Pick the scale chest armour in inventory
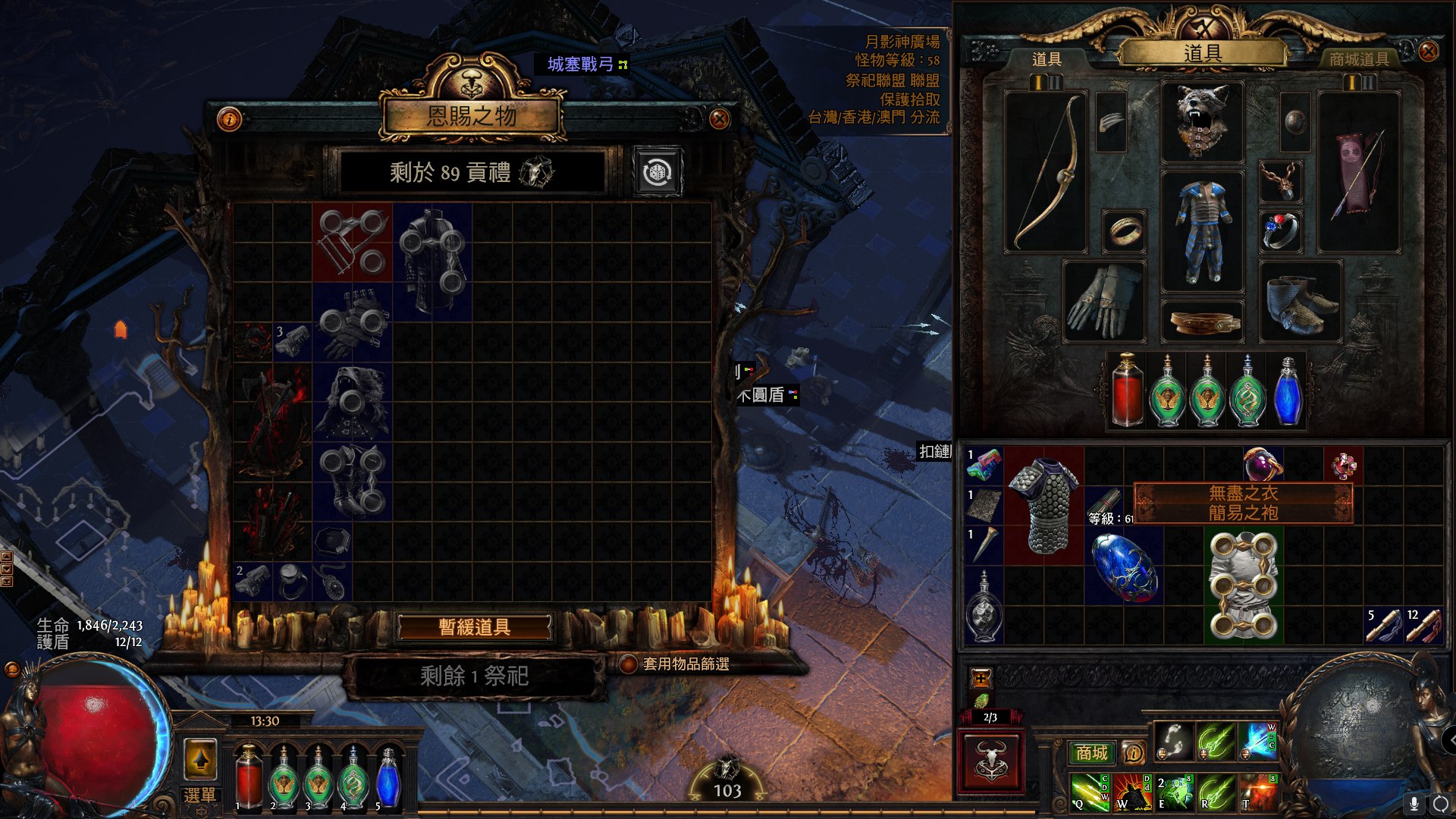Screen dimensions: 1456x819 point(1044,505)
